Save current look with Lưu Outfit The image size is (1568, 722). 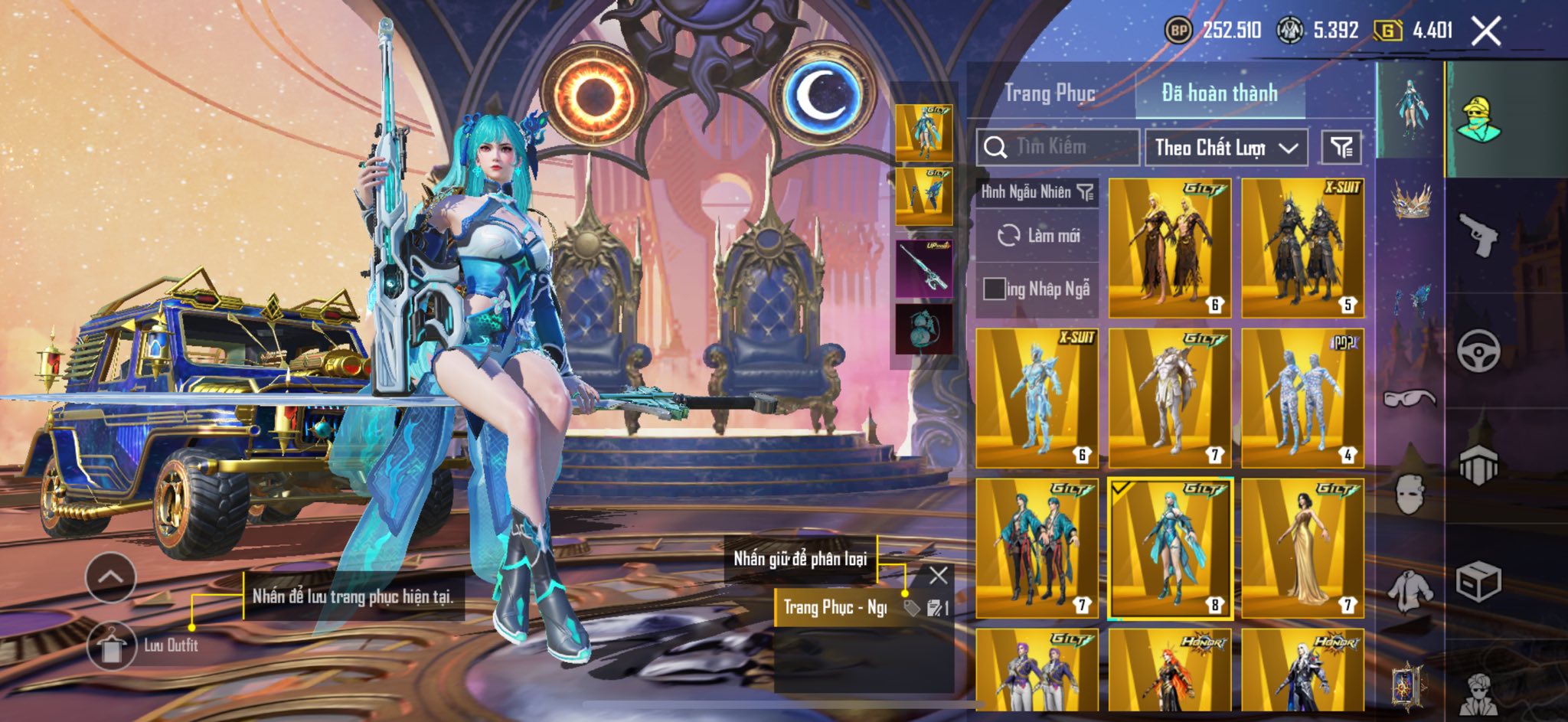tap(113, 645)
